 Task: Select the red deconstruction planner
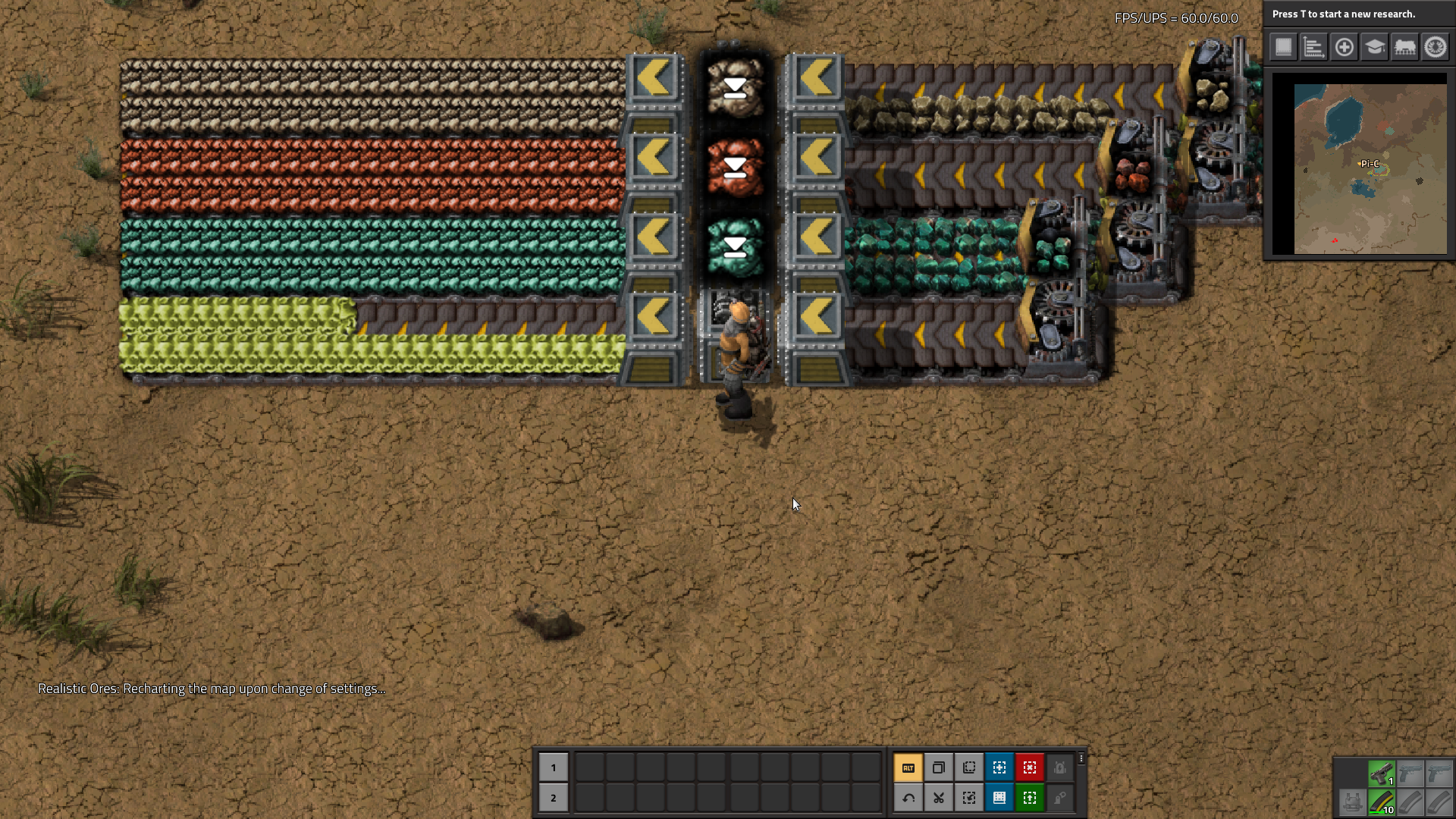[x=1029, y=767]
